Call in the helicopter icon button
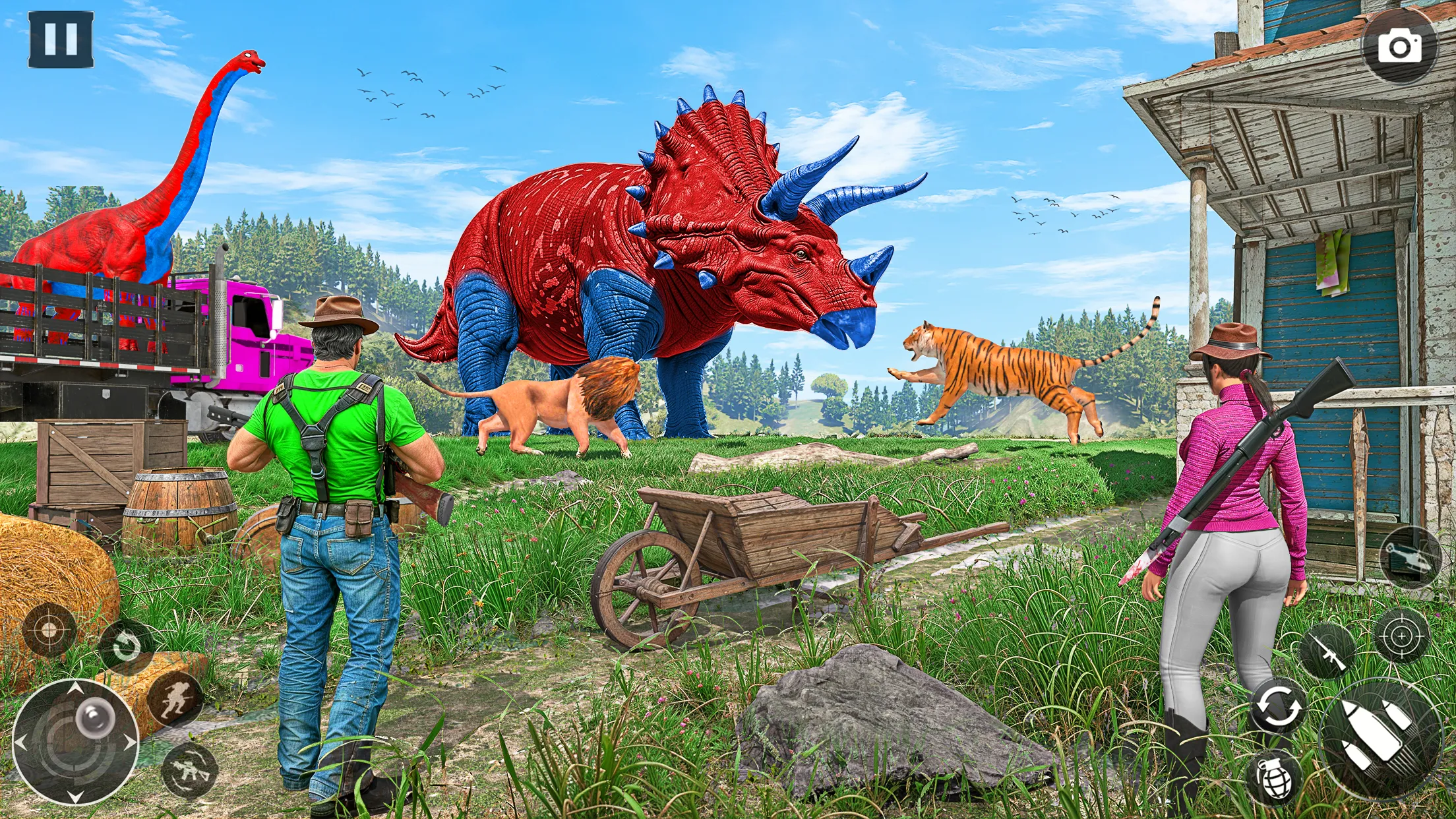This screenshot has width=1456, height=819. [x=1410, y=558]
